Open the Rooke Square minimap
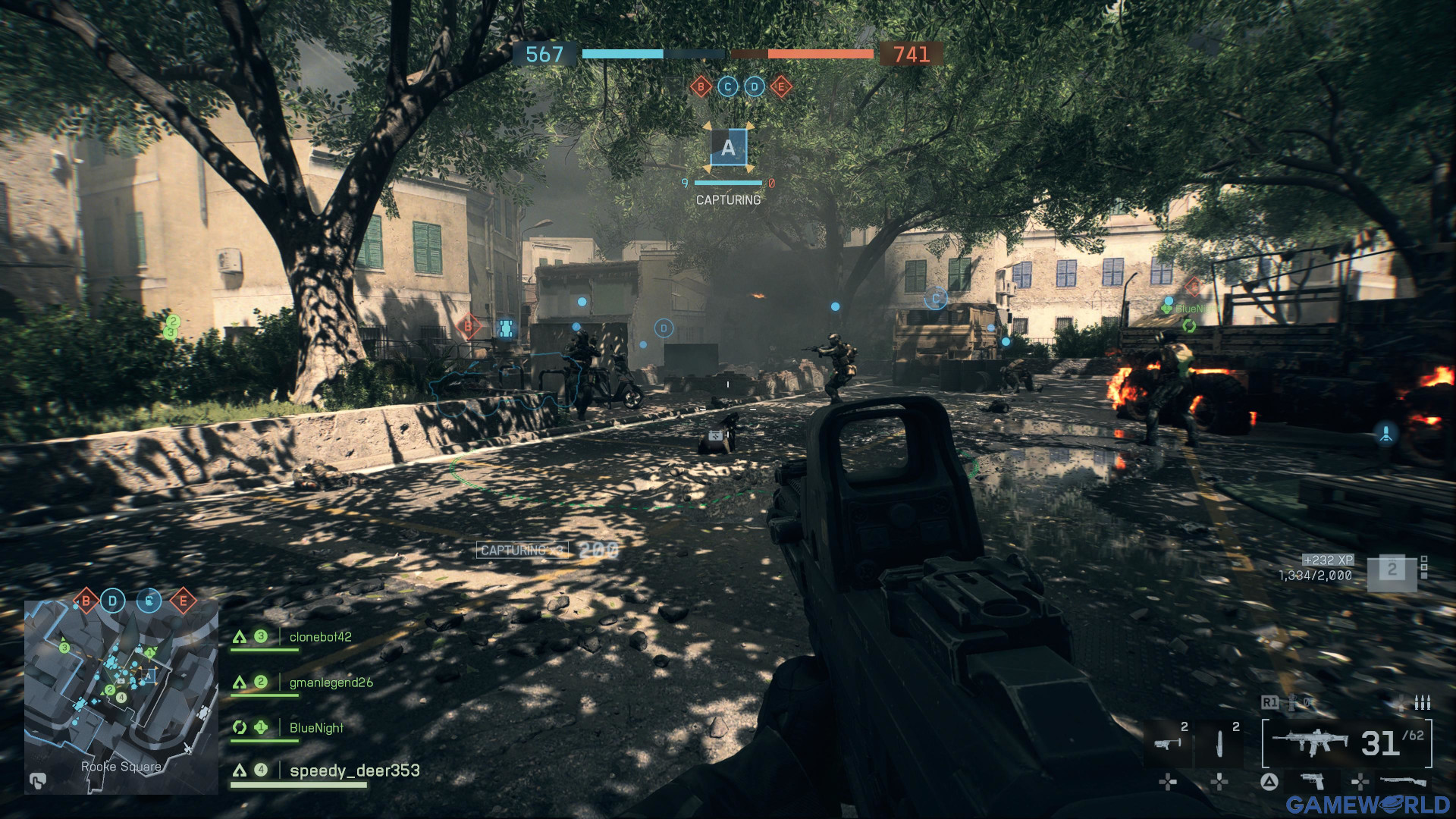 [121, 696]
